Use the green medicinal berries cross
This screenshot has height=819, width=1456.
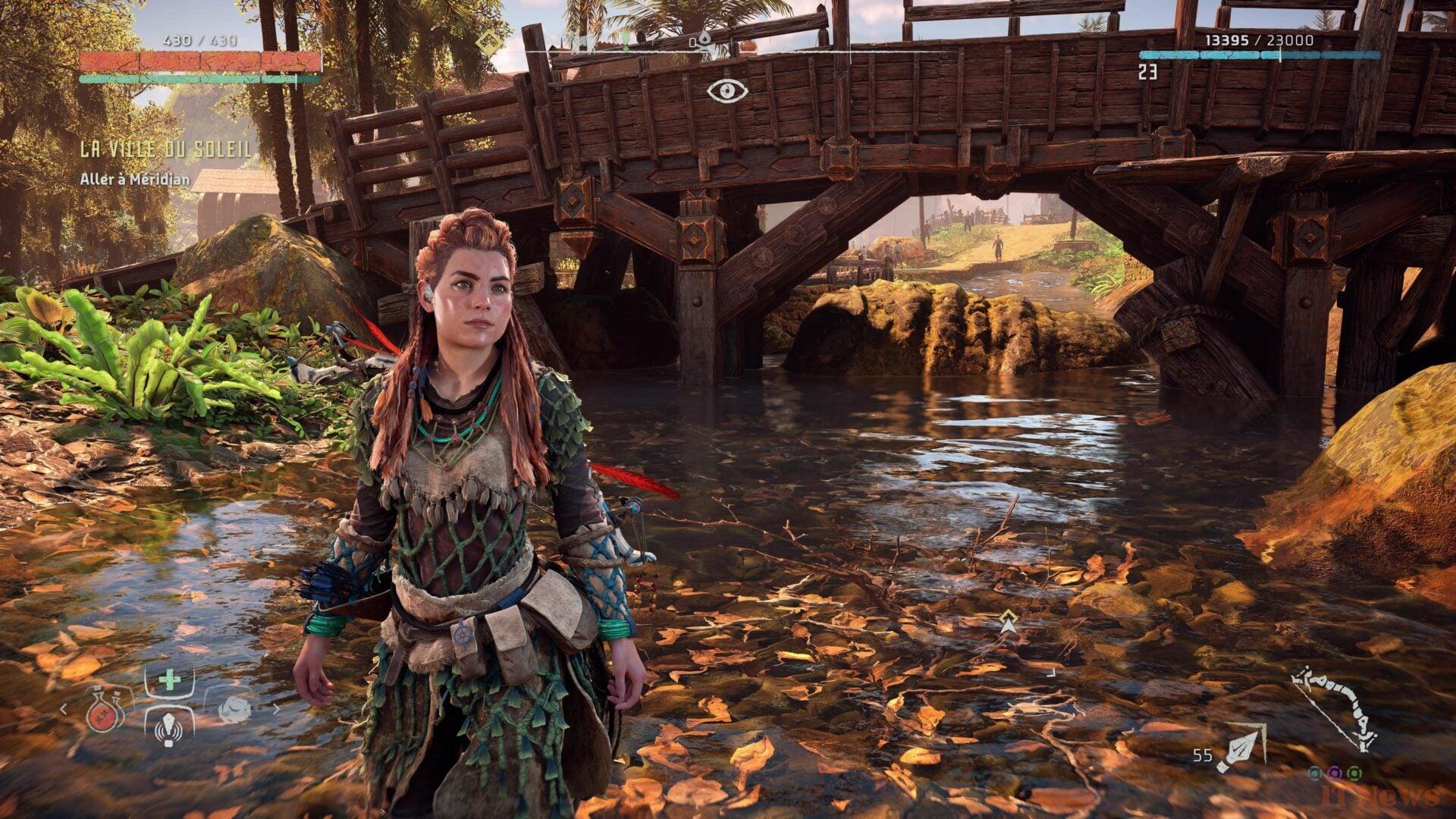pos(169,679)
